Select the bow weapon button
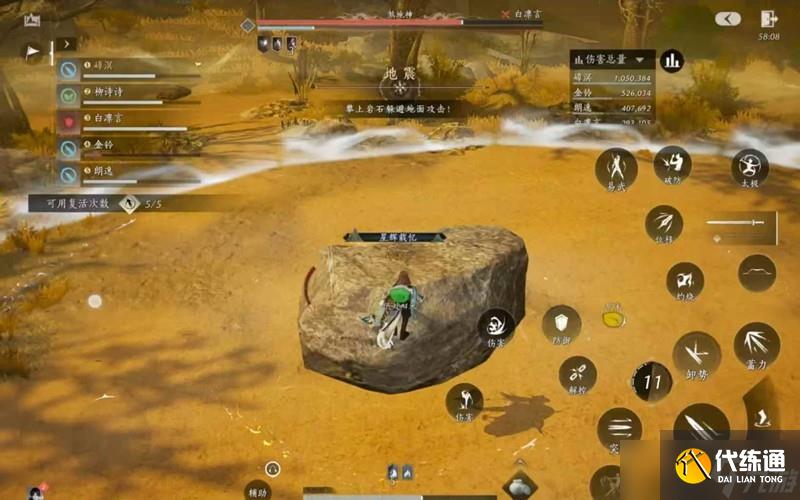The width and height of the screenshot is (800, 500). [757, 273]
